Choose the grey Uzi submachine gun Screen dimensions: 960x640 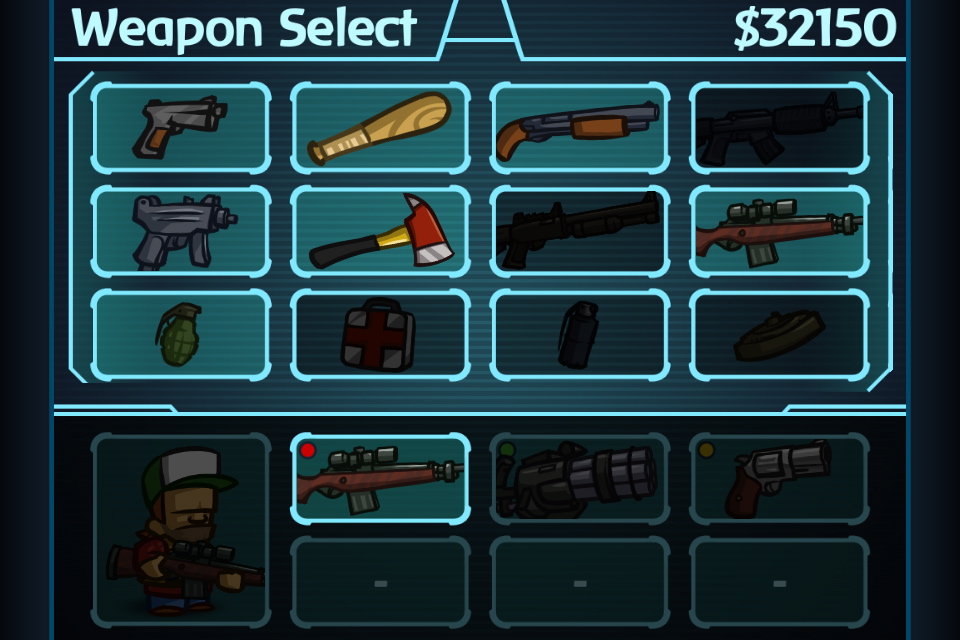pos(180,231)
